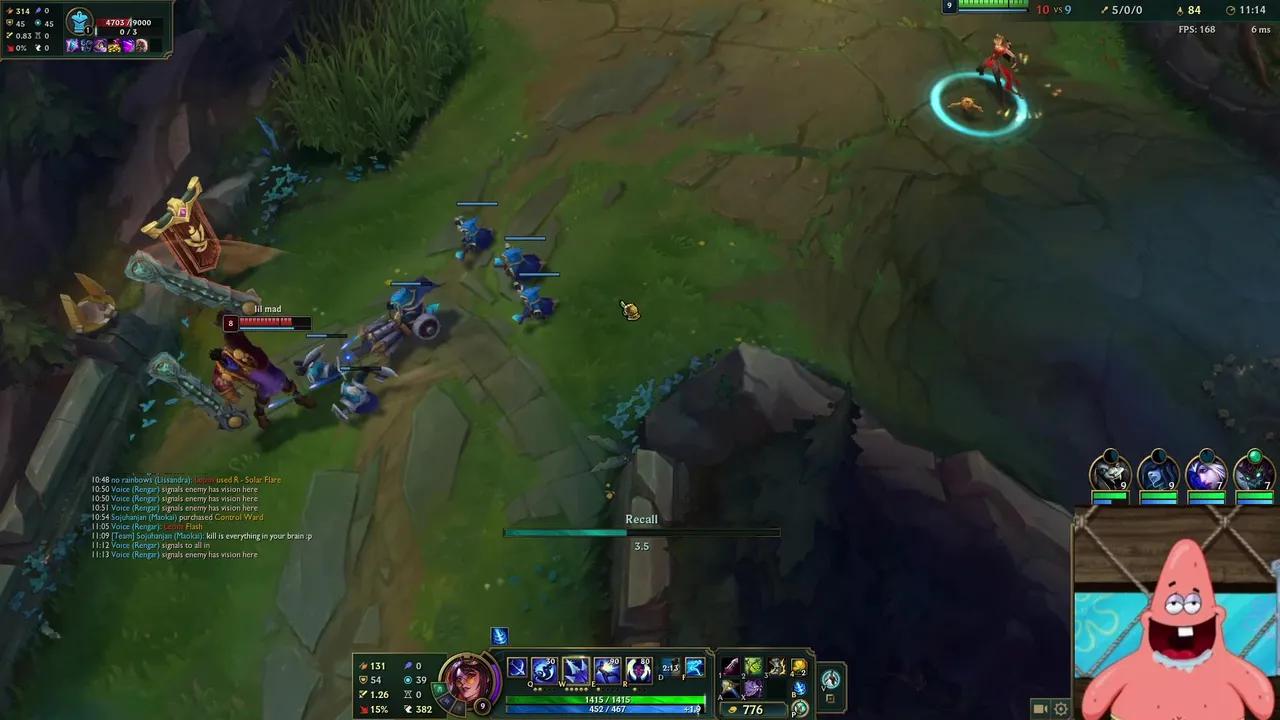1280x720 pixels.
Task: Toggle the settings gear icon bottom-right
Action: pos(1061,707)
